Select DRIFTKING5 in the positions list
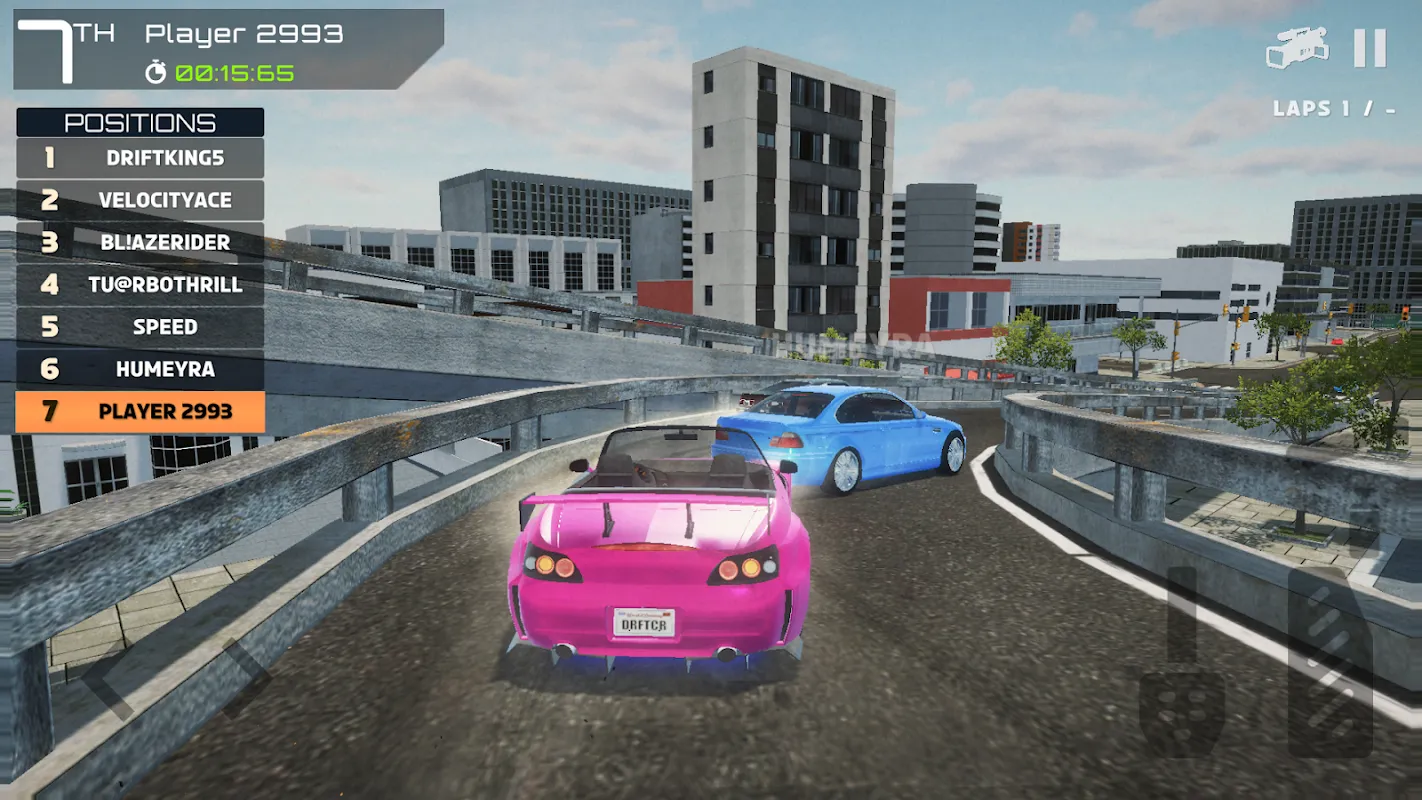This screenshot has width=1422, height=800. tap(140, 158)
